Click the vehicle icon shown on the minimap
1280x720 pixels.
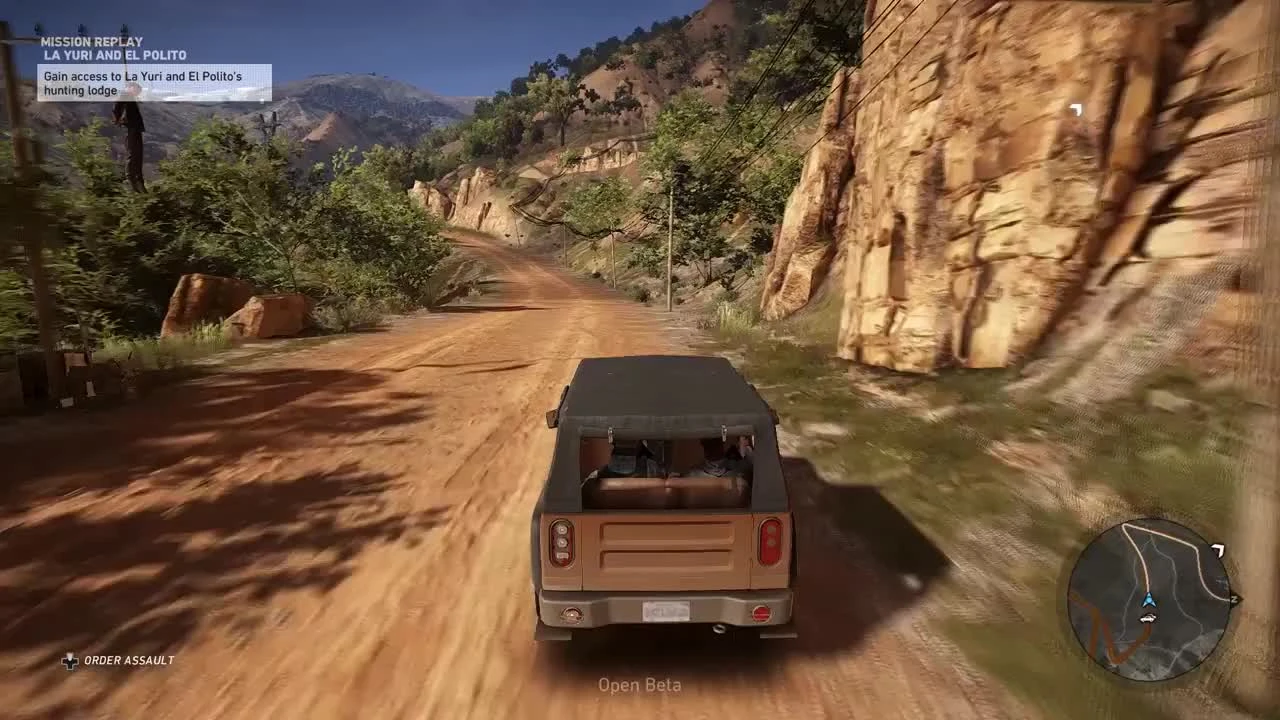[1148, 618]
